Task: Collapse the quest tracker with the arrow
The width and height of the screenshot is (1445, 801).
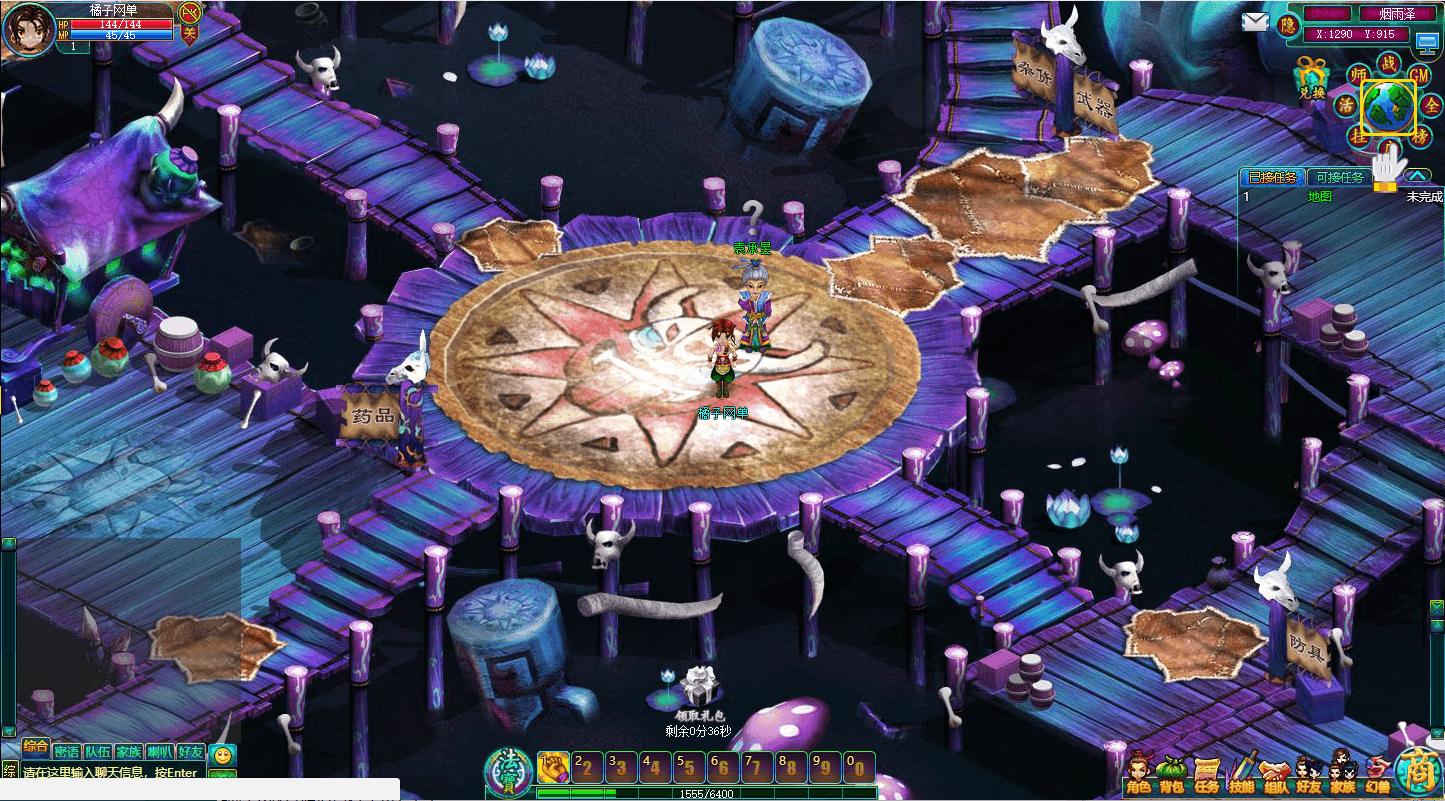Action: 1417,176
